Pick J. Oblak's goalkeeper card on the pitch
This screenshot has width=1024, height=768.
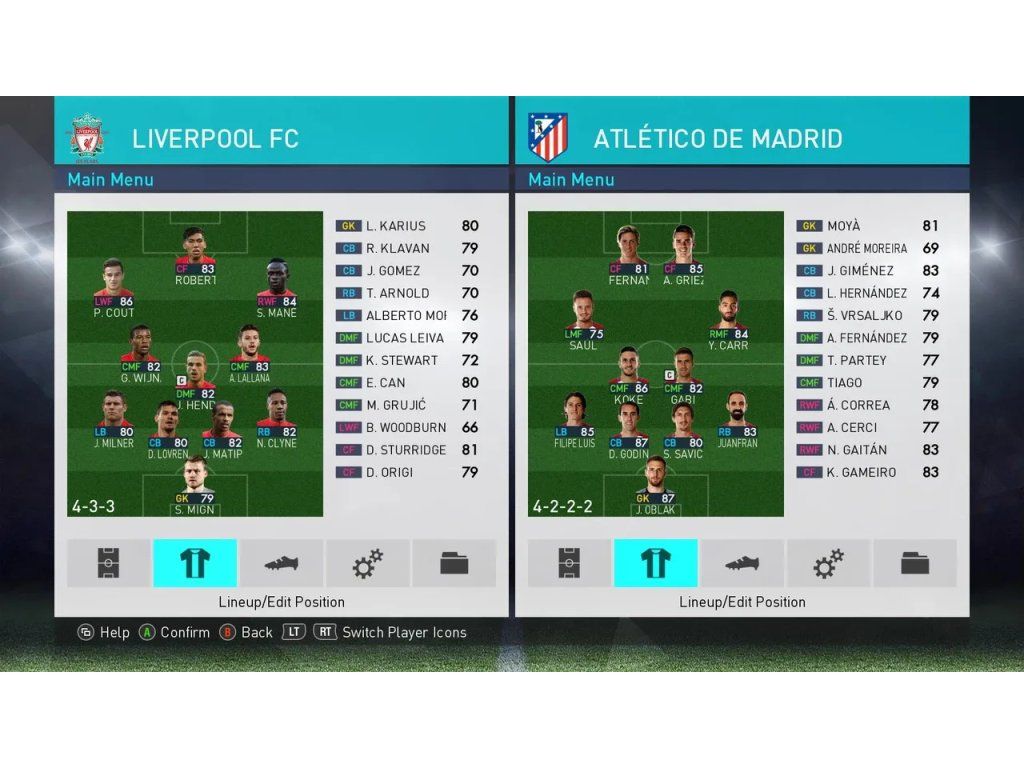pyautogui.click(x=655, y=488)
